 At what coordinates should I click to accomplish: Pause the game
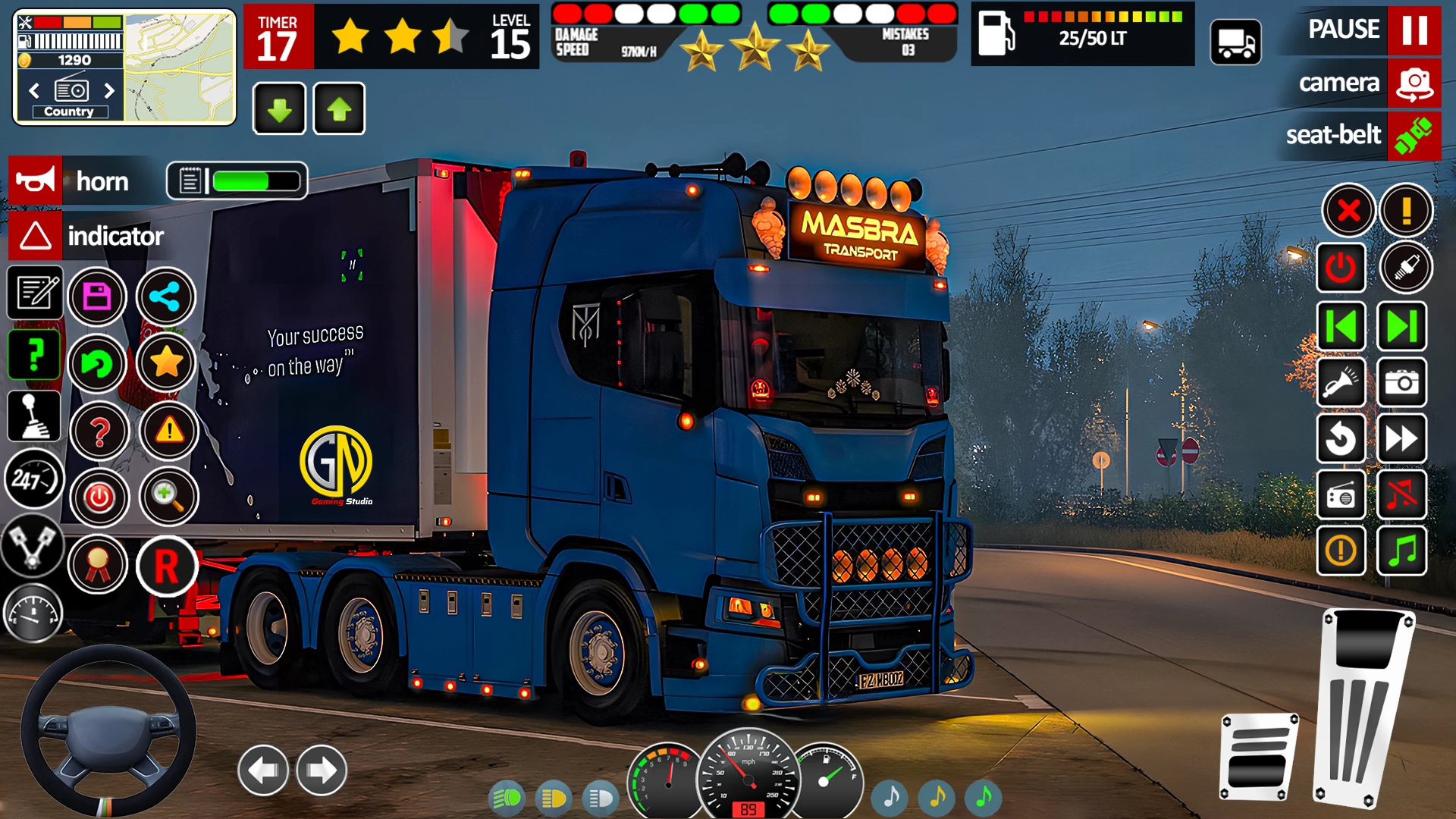point(1414,30)
